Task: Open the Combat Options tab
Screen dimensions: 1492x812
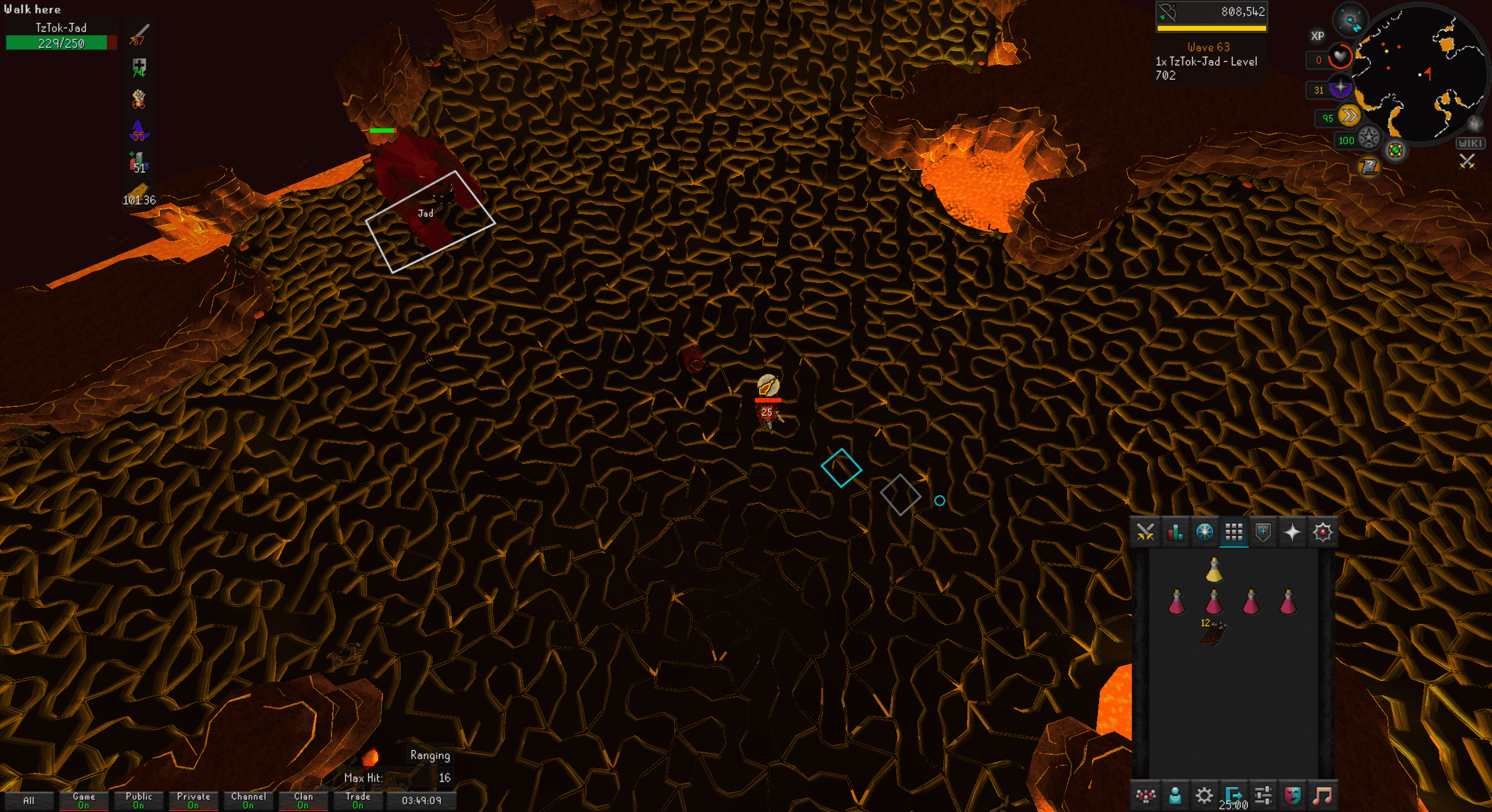Action: tap(1145, 532)
